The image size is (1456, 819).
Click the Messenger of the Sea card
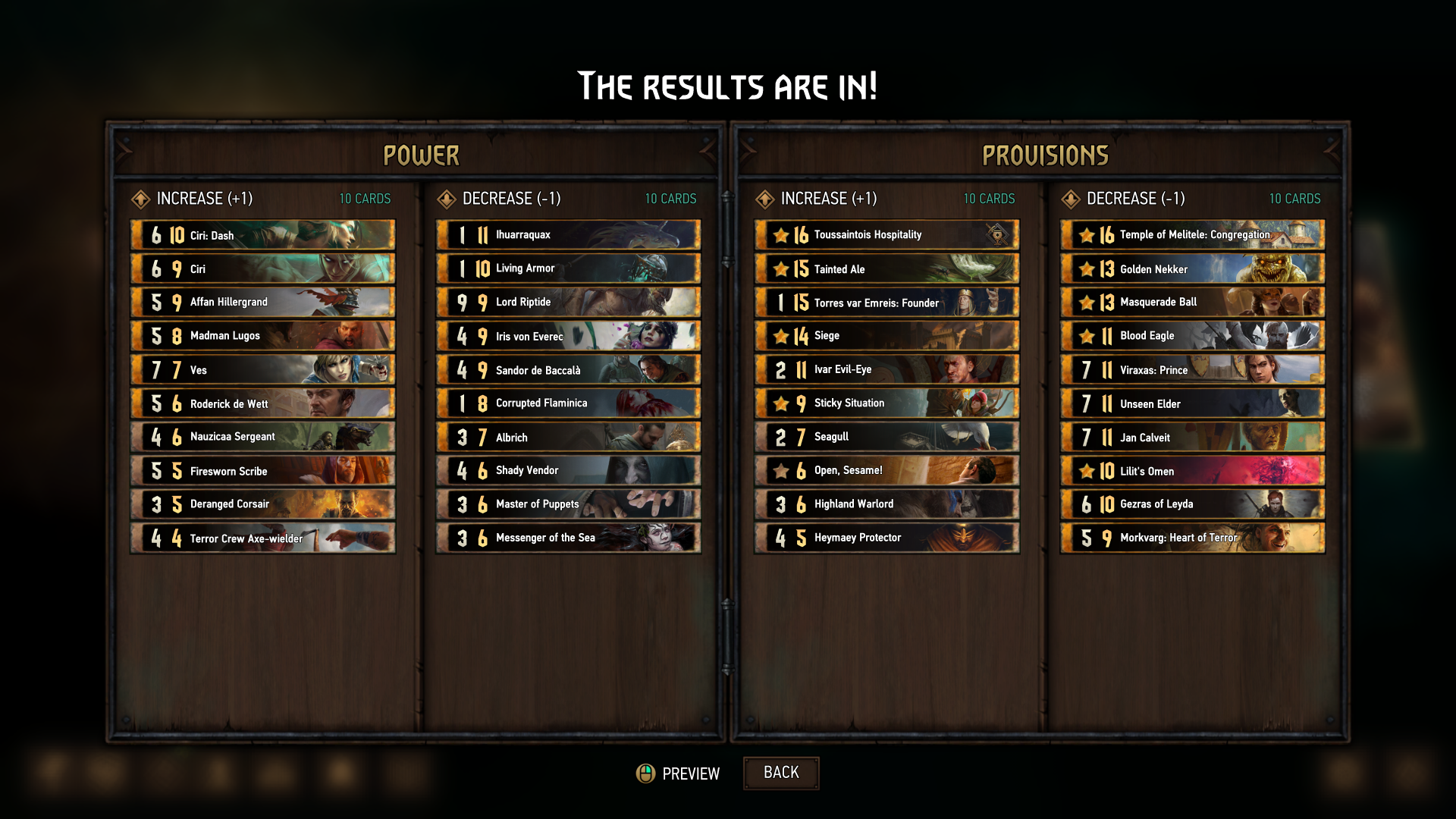tap(568, 538)
